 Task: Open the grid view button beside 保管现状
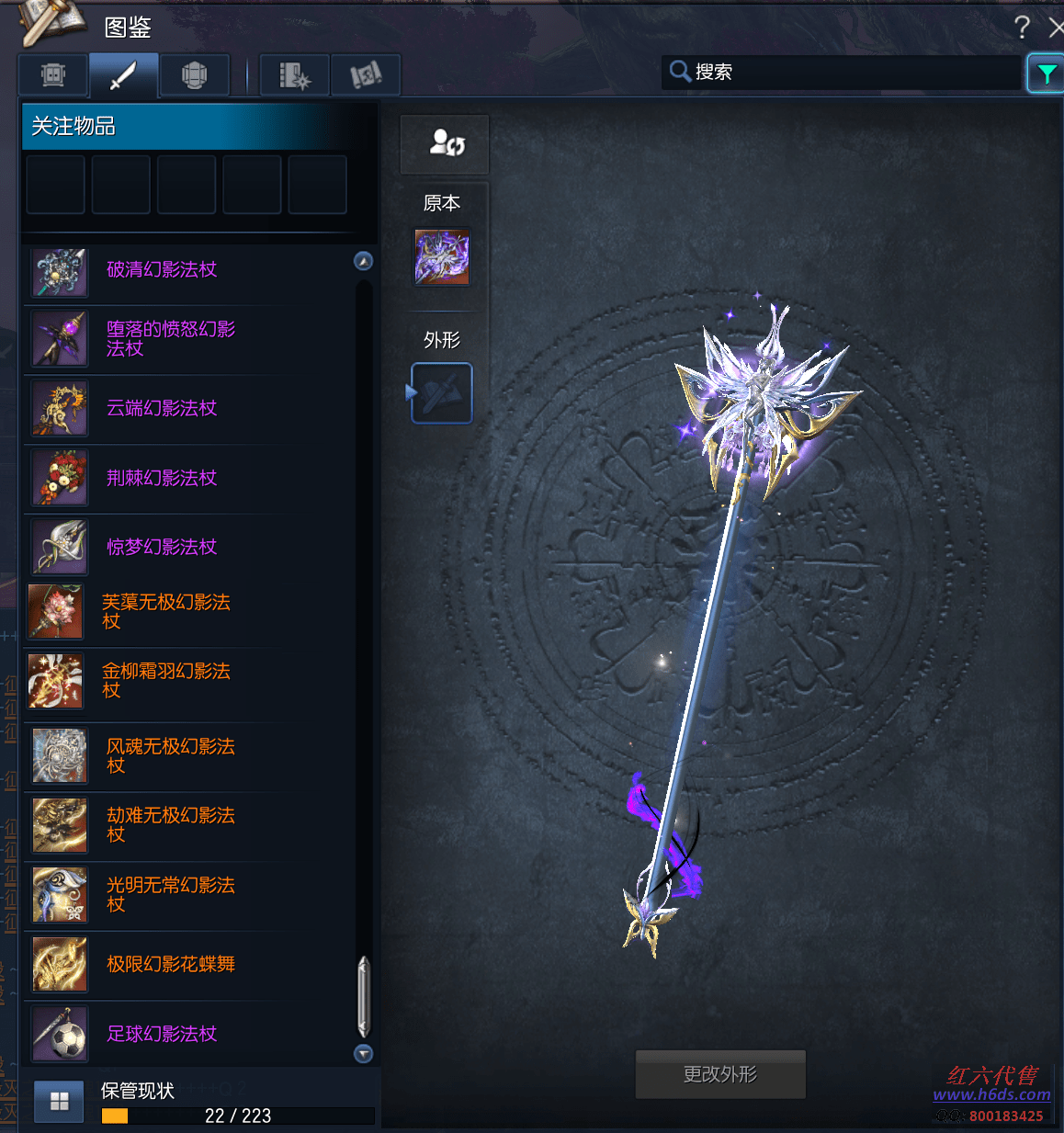[x=60, y=1101]
